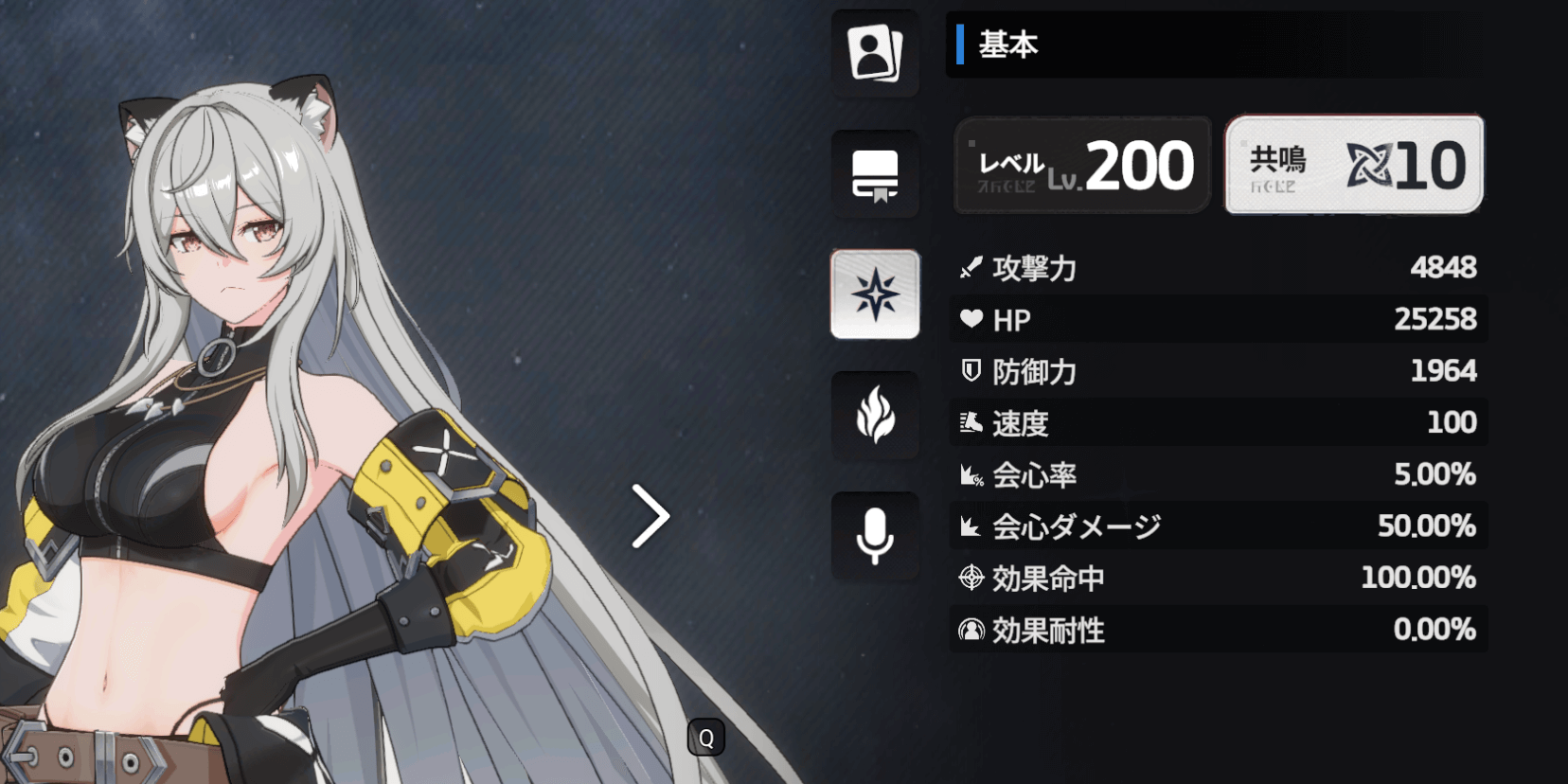Click the crosshair icon next to 効果命中

970,578
